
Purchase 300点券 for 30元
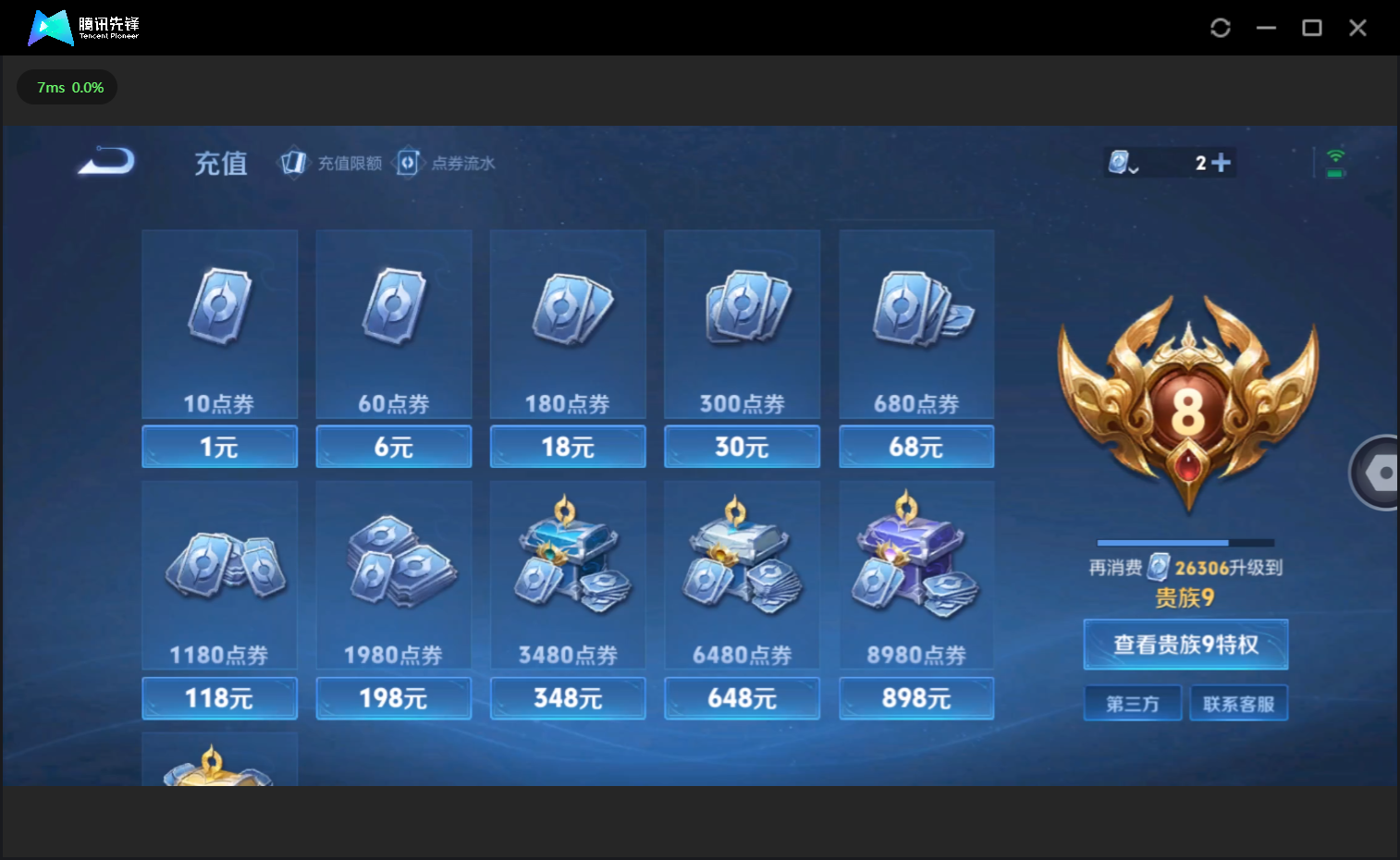(x=742, y=447)
